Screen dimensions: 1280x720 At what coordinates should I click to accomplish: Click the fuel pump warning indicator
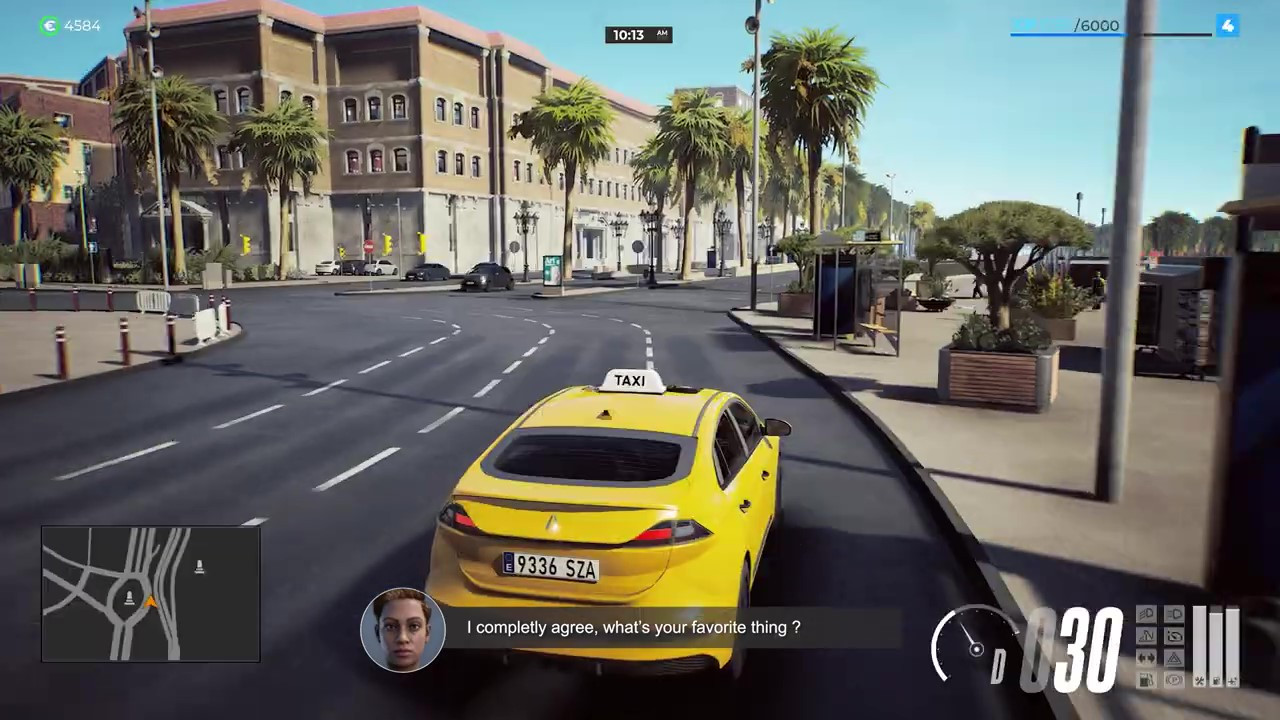[x=1146, y=680]
